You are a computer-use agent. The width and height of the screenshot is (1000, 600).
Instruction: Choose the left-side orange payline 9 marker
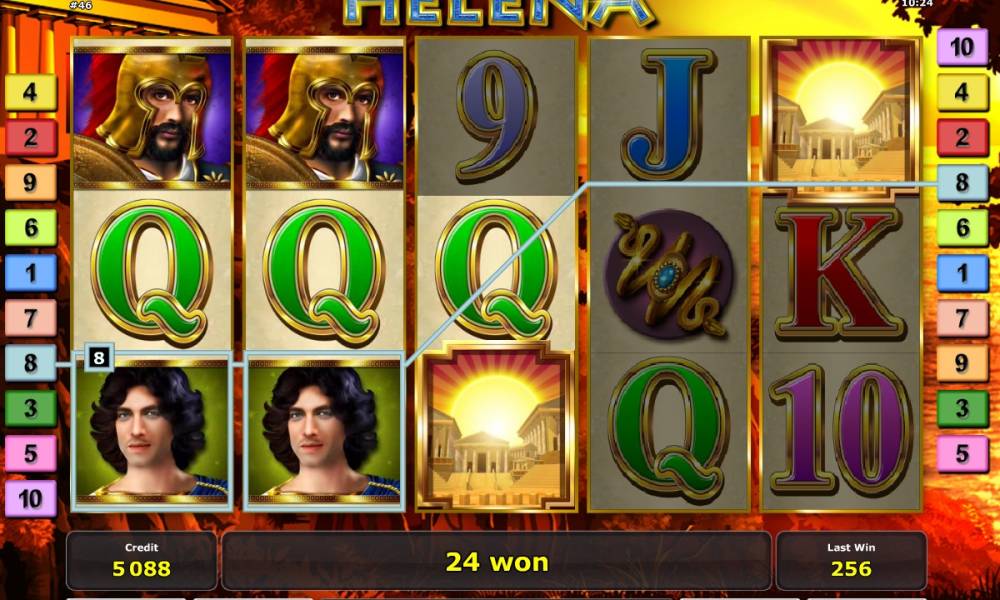31,183
